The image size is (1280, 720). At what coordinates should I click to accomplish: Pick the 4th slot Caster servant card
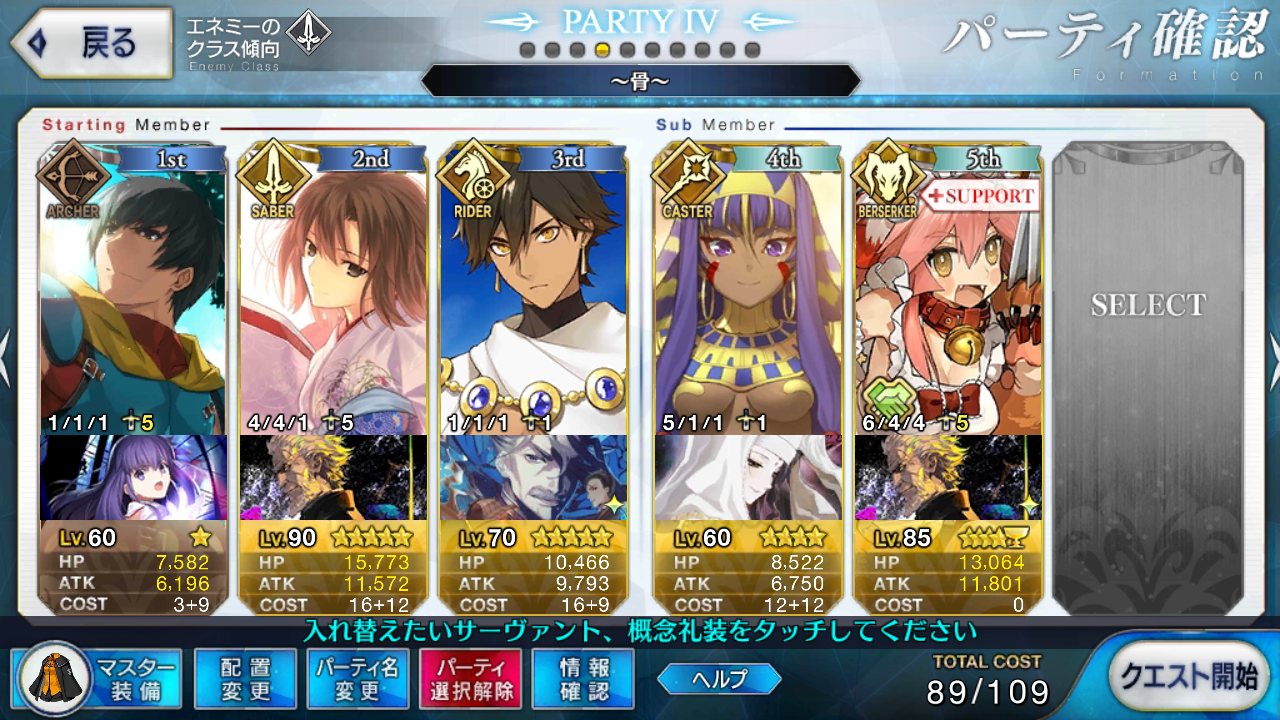tap(747, 290)
